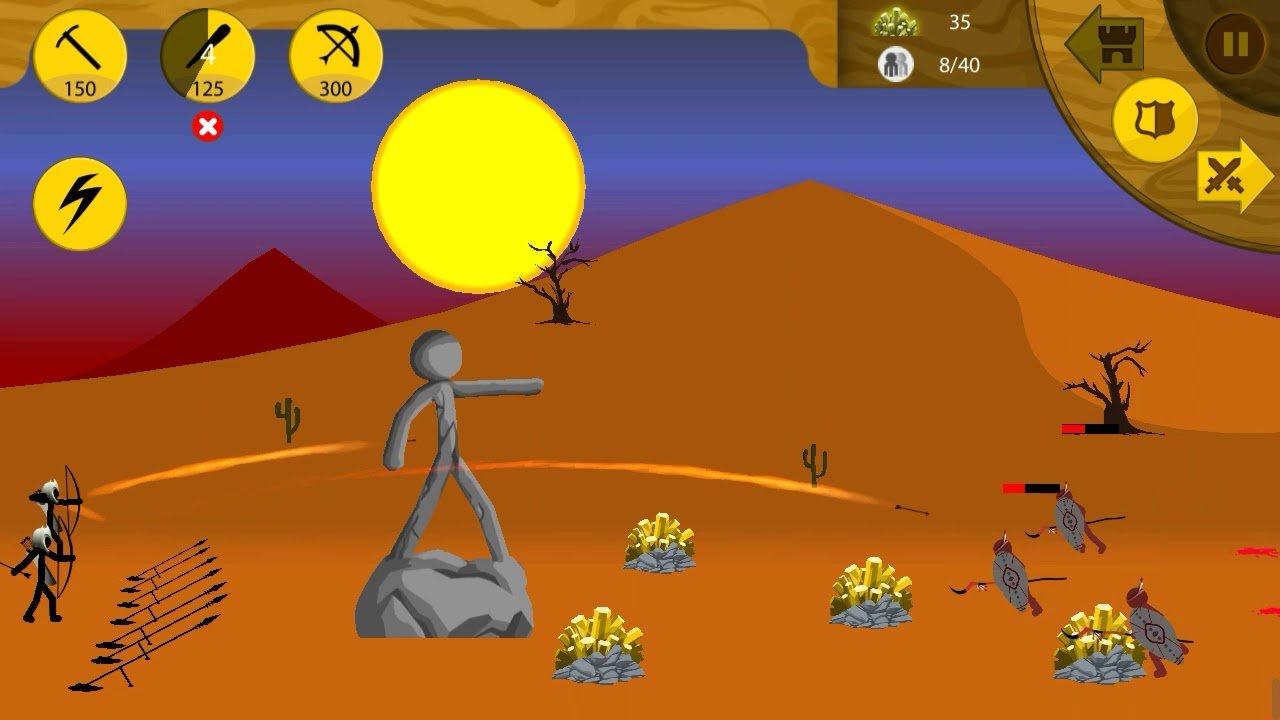Screen dimensions: 1280x720
Task: Queue a clubman unit costing 125
Action: tap(208, 57)
